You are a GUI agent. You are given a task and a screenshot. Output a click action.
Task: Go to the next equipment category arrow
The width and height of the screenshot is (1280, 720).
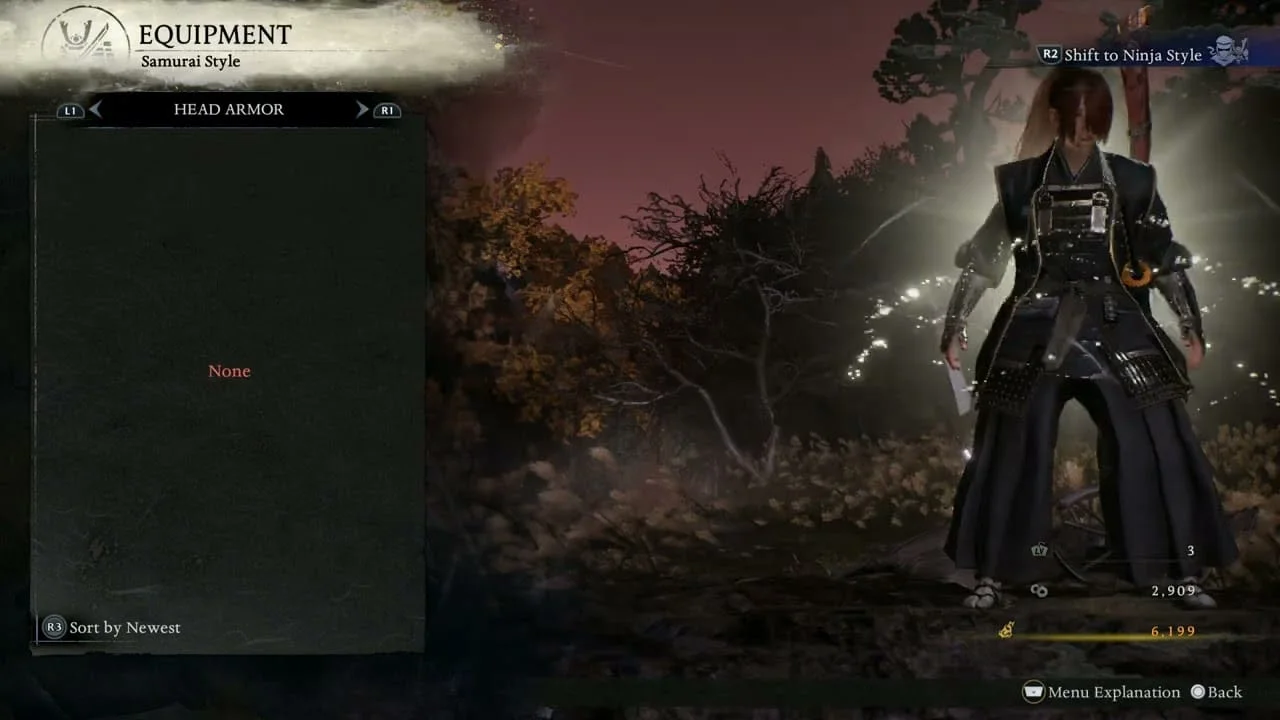[362, 110]
